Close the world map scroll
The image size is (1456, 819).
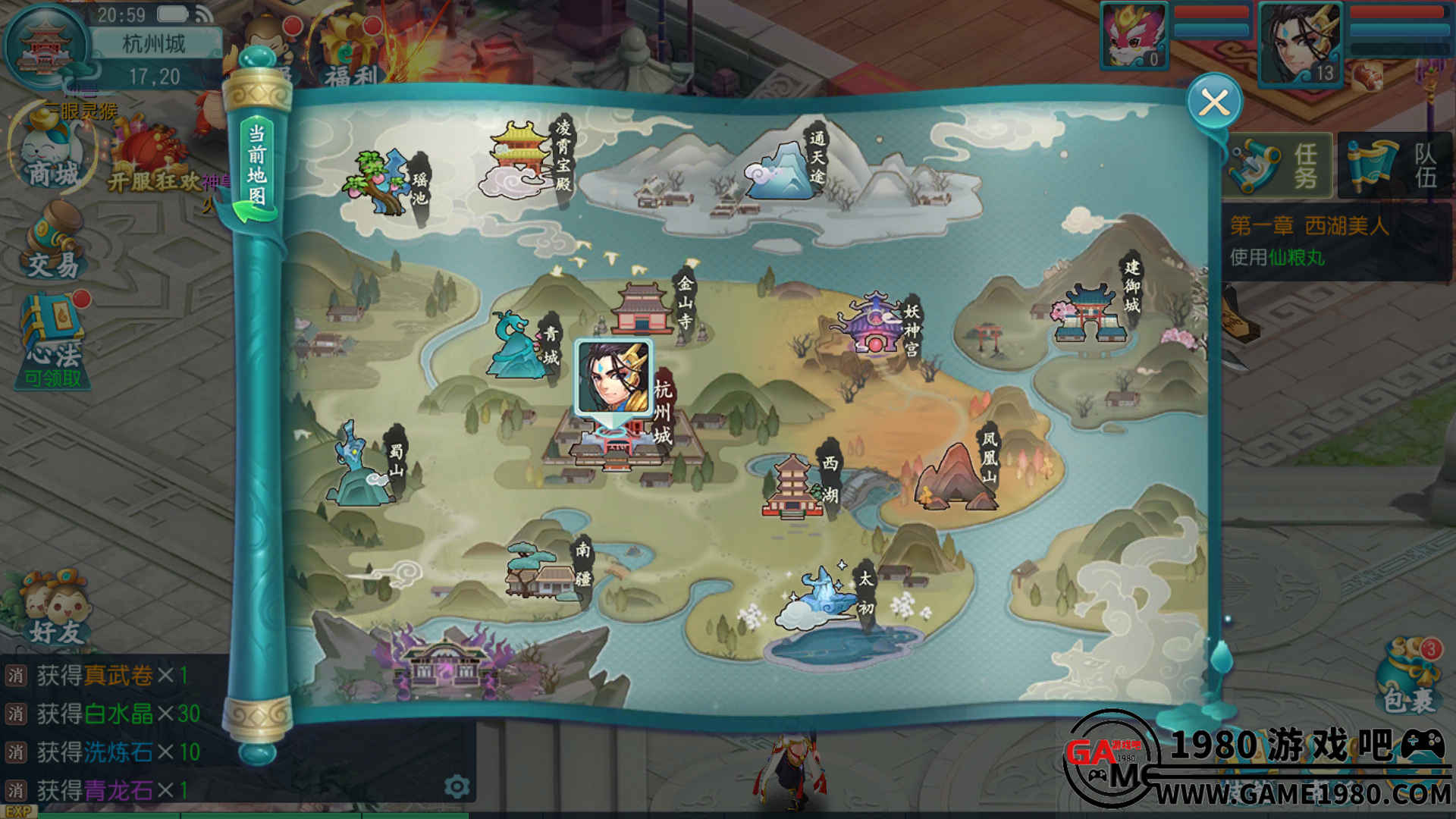click(x=1214, y=102)
